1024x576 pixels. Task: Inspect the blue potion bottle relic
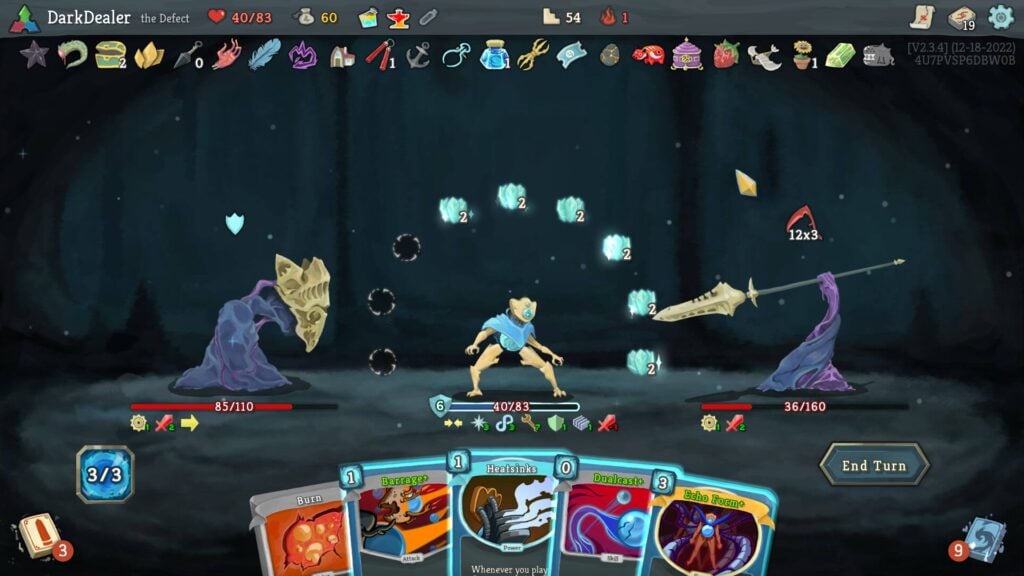click(x=494, y=54)
